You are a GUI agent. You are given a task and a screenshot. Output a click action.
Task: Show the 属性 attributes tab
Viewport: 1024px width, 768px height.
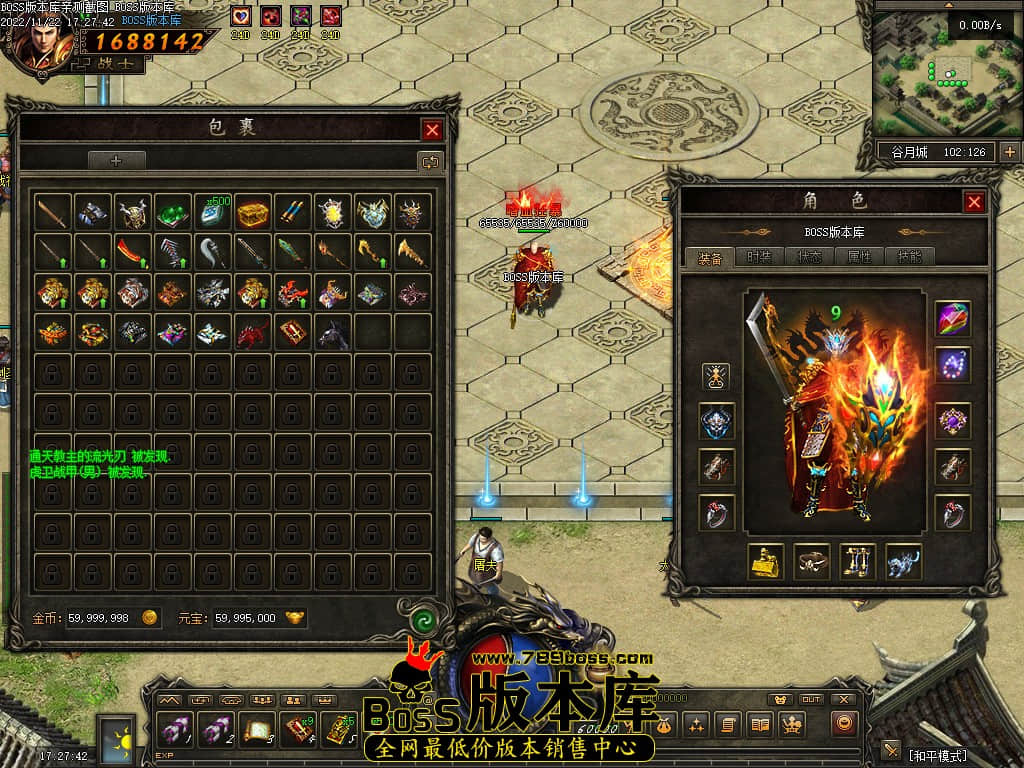pos(859,257)
